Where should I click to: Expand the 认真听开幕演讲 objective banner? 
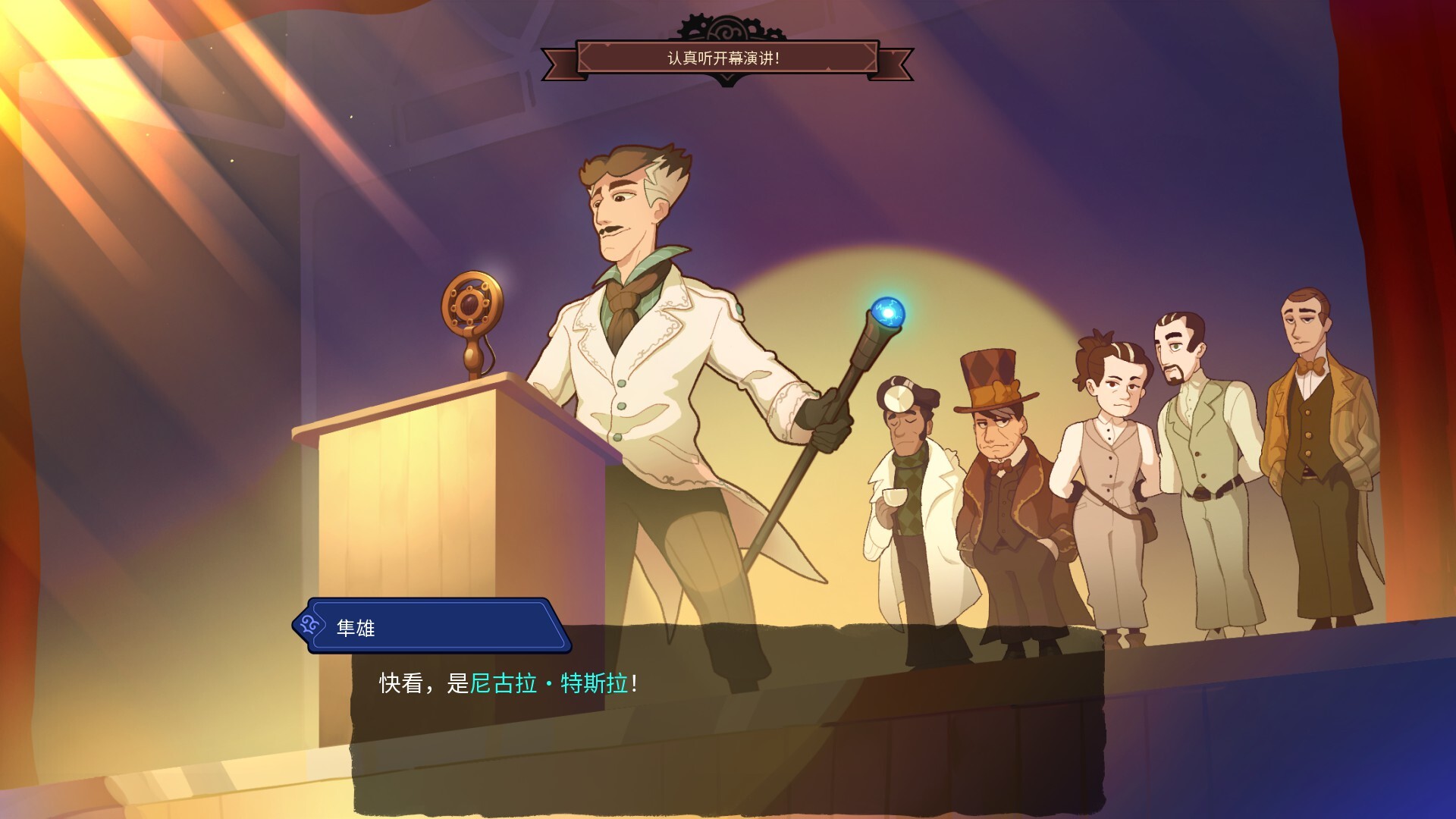click(724, 58)
